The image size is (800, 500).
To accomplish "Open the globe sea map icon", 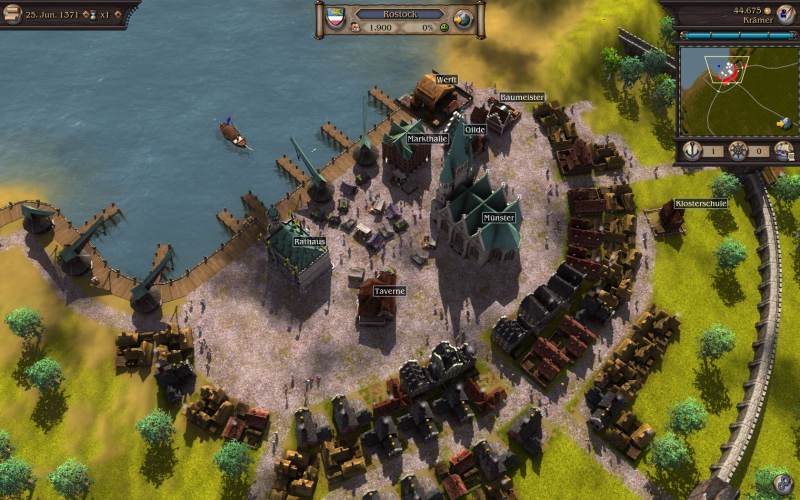I will [463, 18].
